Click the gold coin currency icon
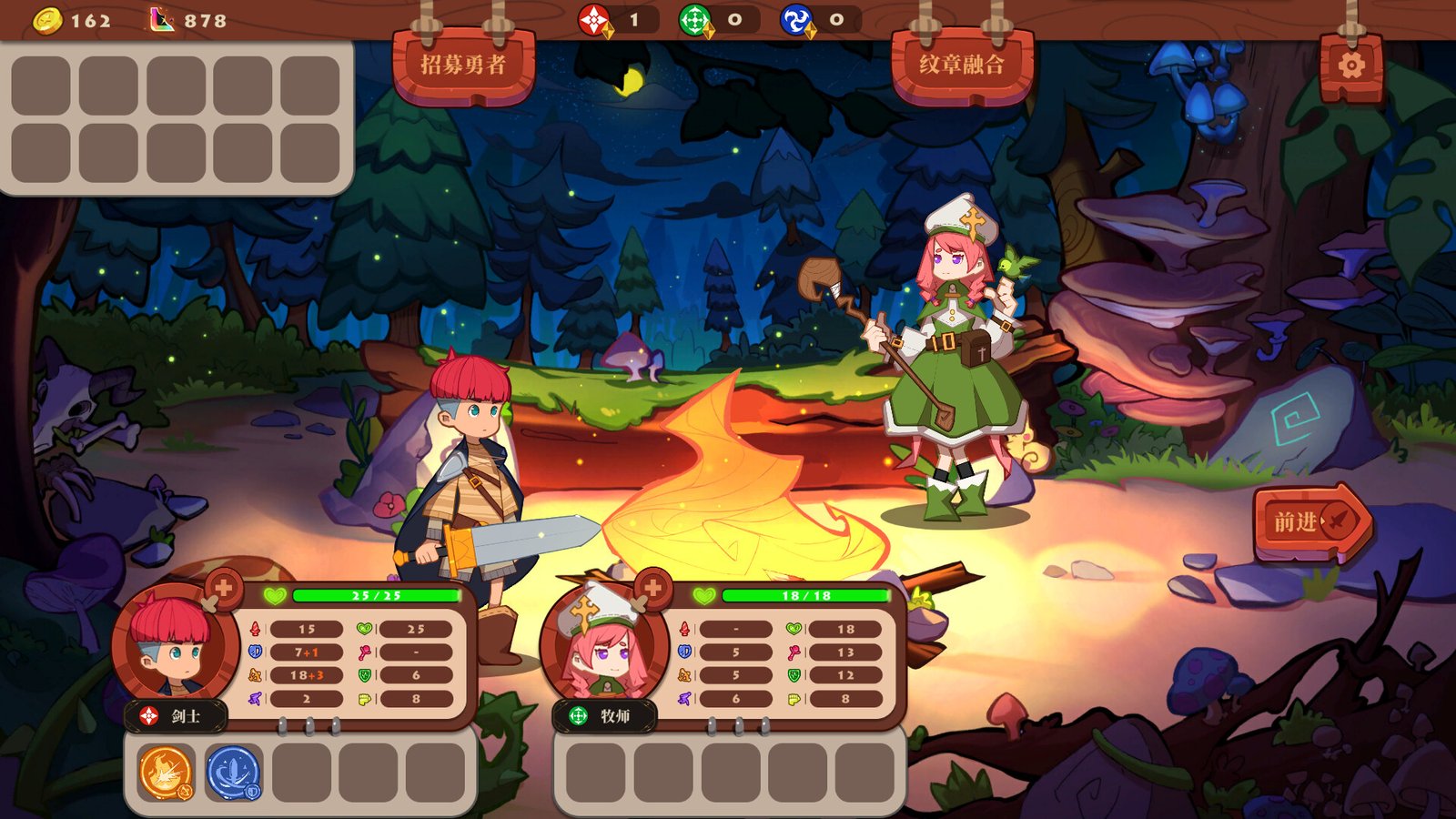This screenshot has width=1456, height=819. (46, 20)
